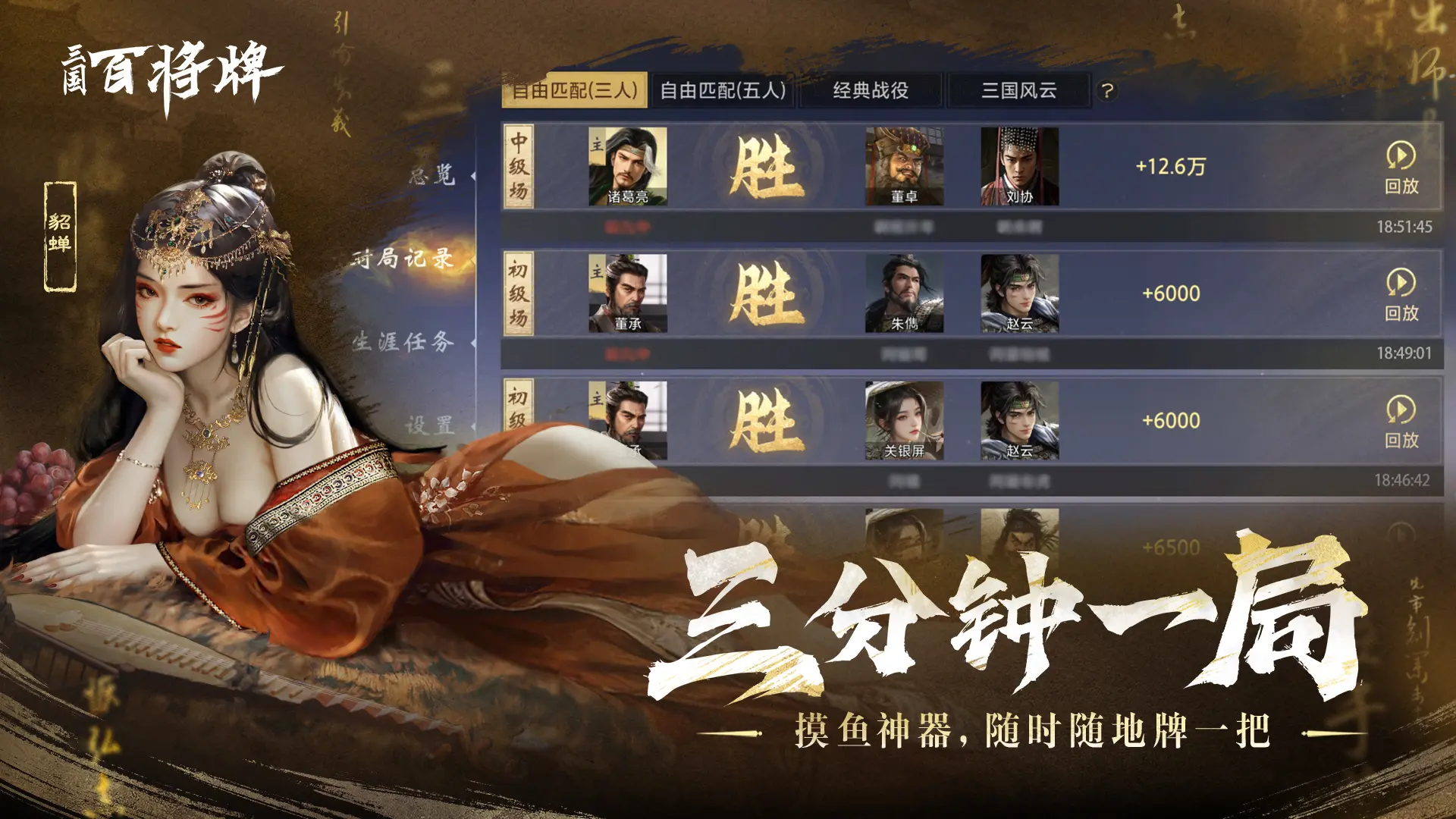The image size is (1456, 819).
Task: Click the 貂蝉 name plaque
Action: (x=61, y=235)
